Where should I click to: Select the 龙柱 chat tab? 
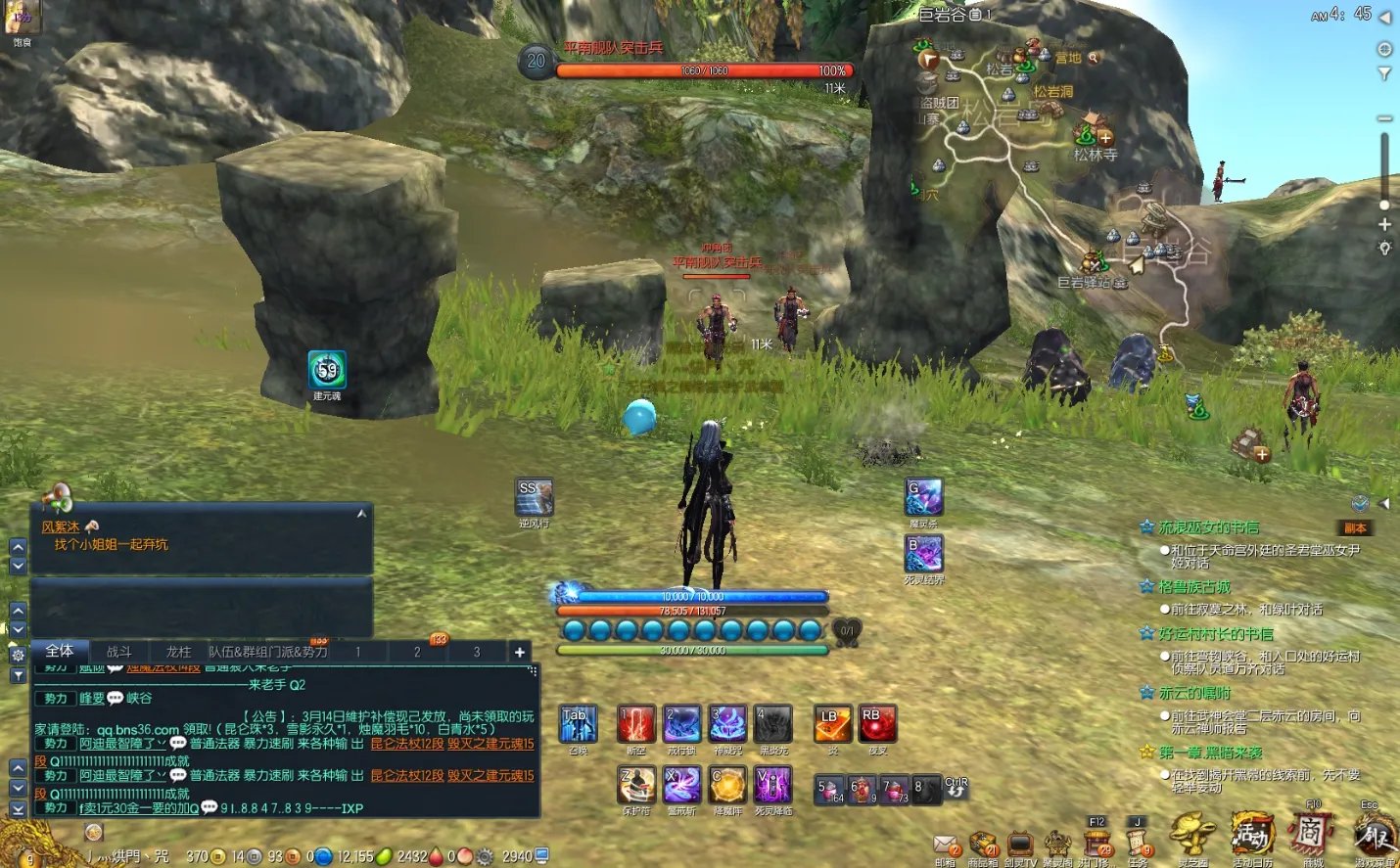point(178,652)
